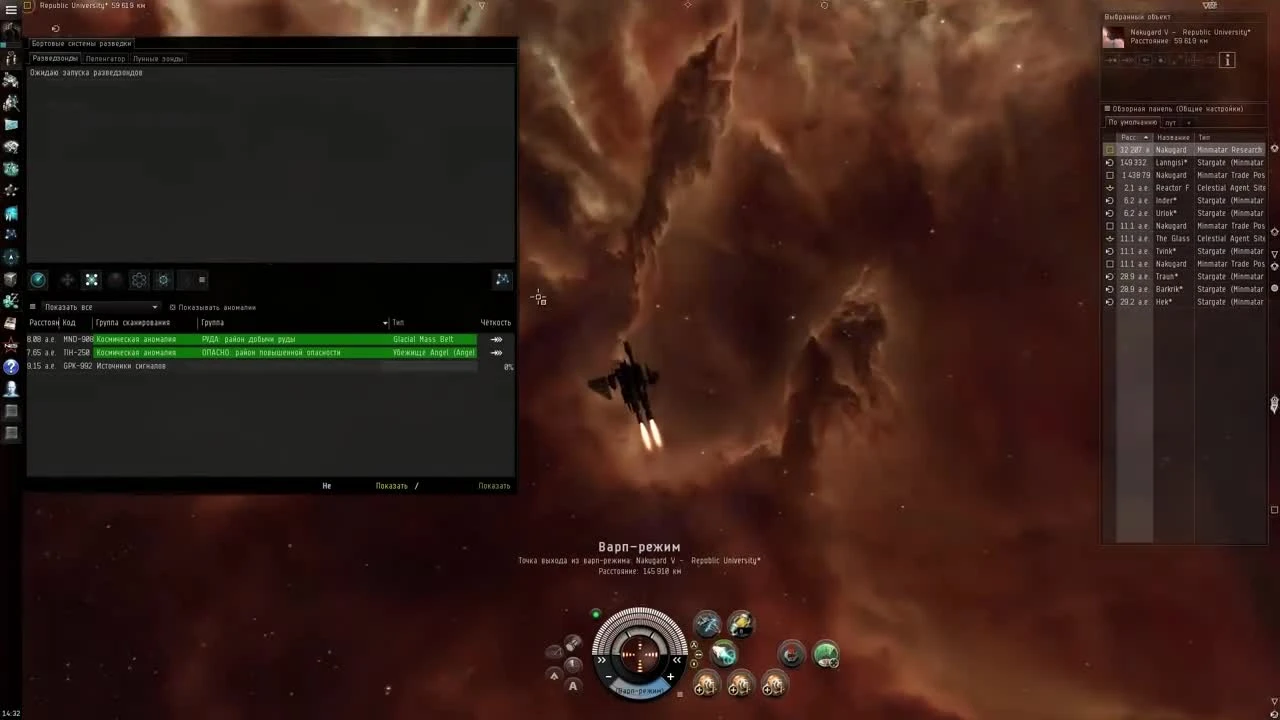Screen dimensions: 1280x720
Task: Toggle the checkbox next to Lanngisi Stargate row
Action: [1110, 162]
